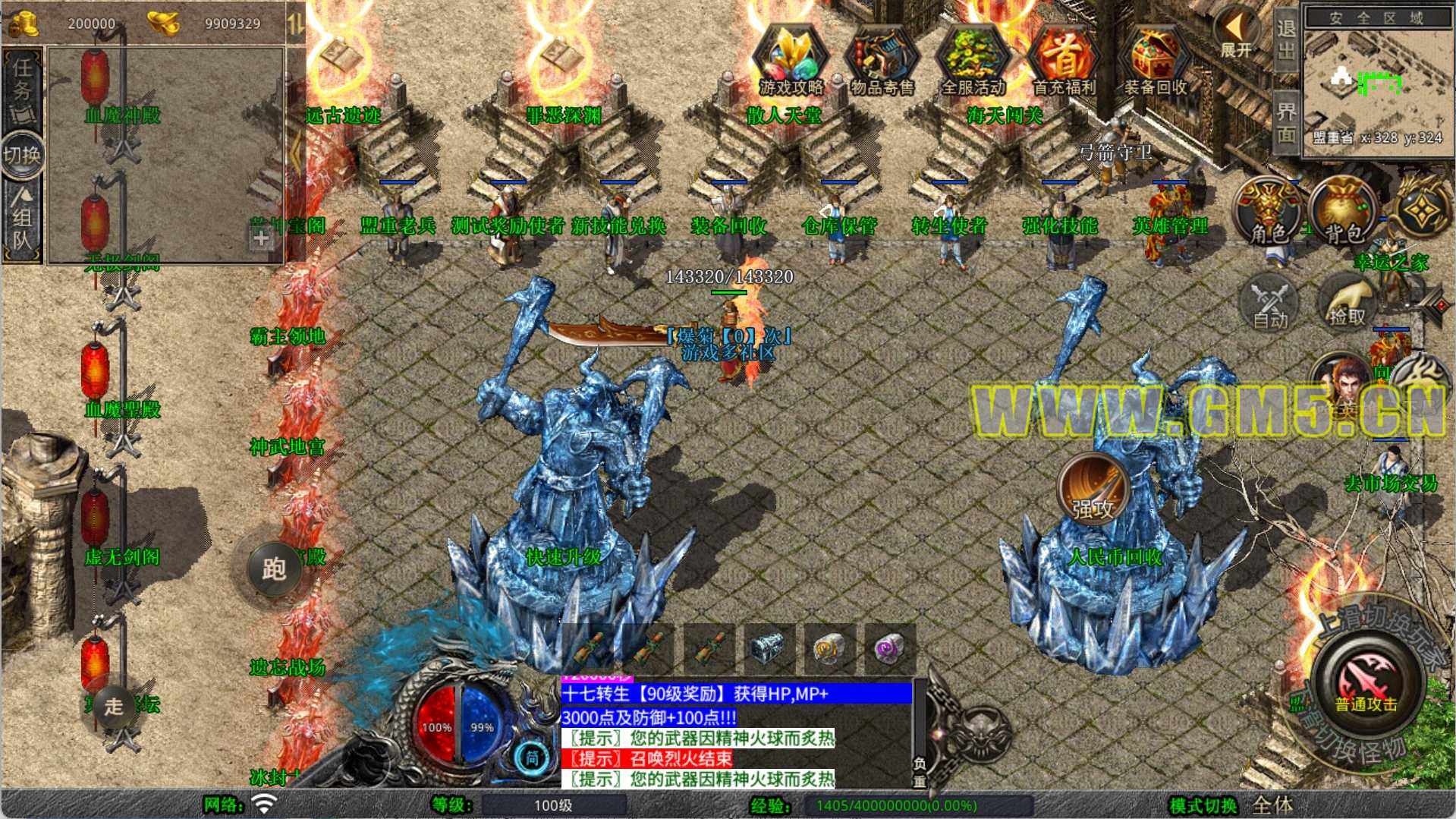Open the 装备回收 treasure chest icon
1456x819 pixels.
click(1155, 59)
